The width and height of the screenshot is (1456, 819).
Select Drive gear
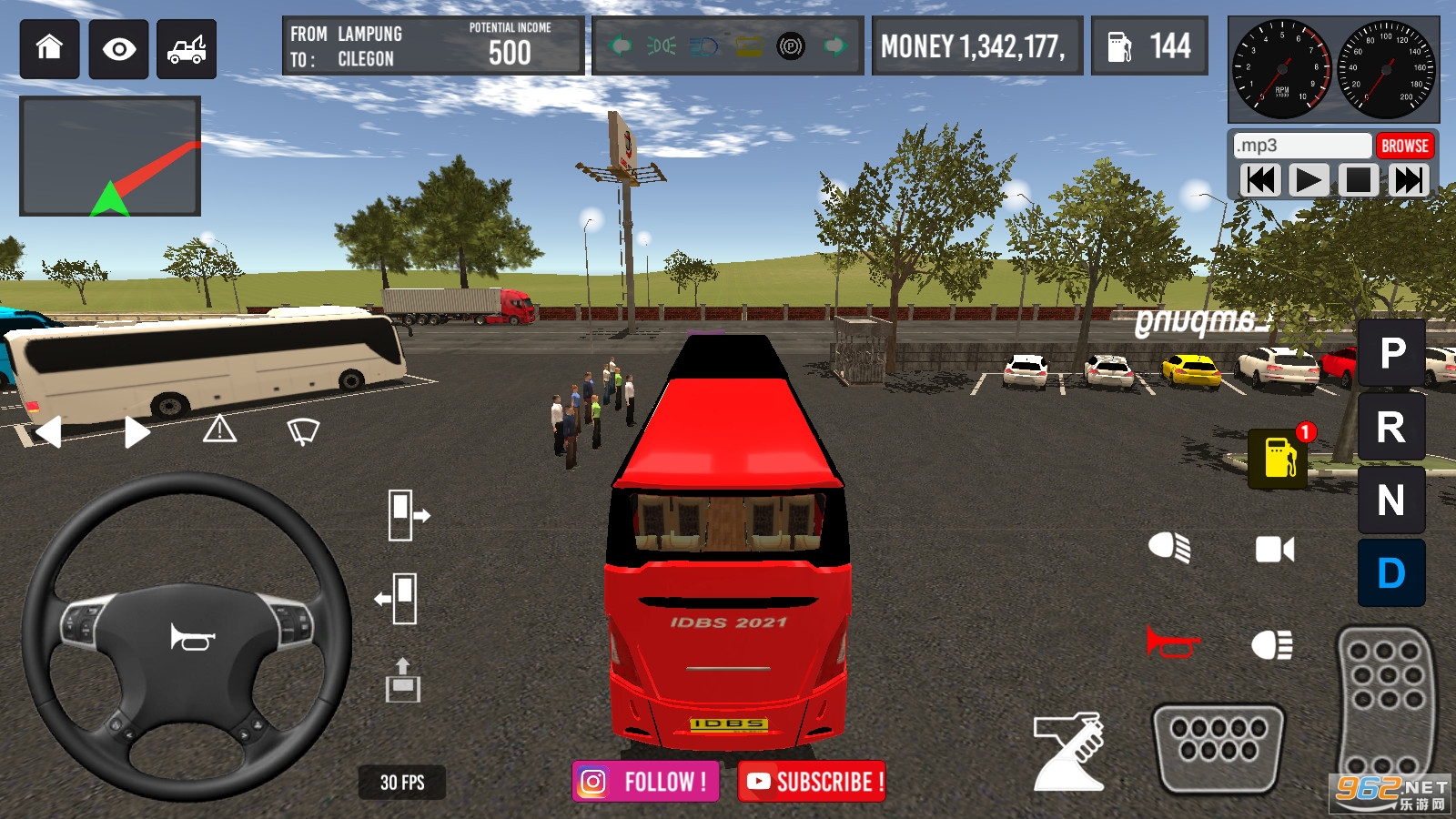tap(1391, 573)
